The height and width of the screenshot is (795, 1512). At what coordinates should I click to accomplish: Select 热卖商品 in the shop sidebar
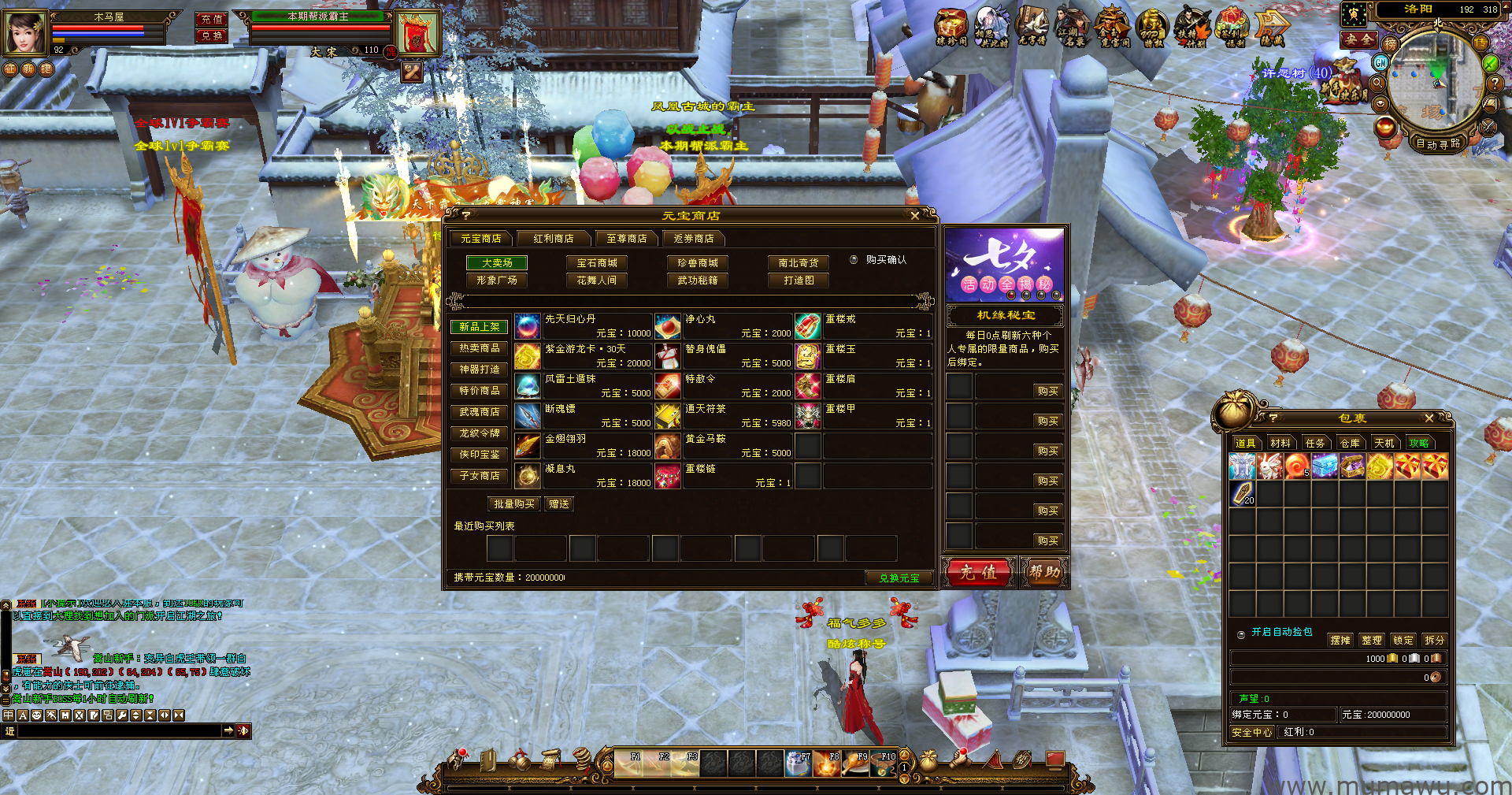tap(480, 348)
